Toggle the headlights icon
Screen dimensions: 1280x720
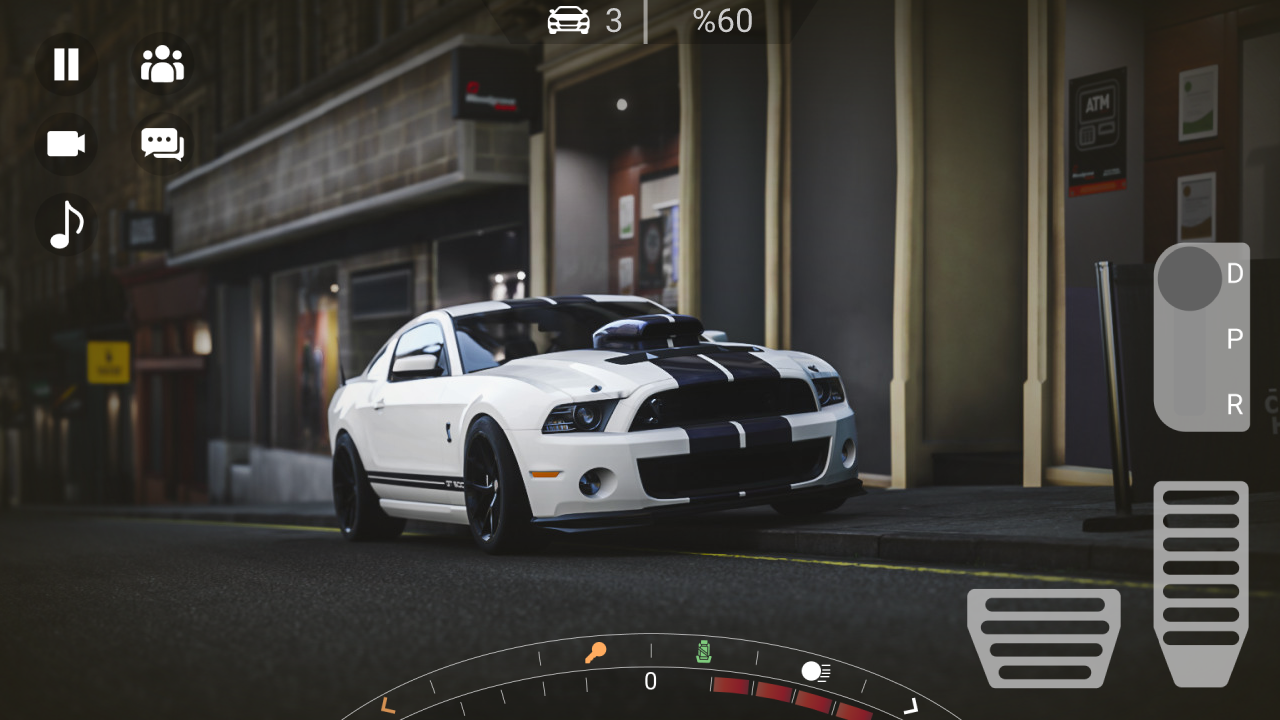(815, 671)
